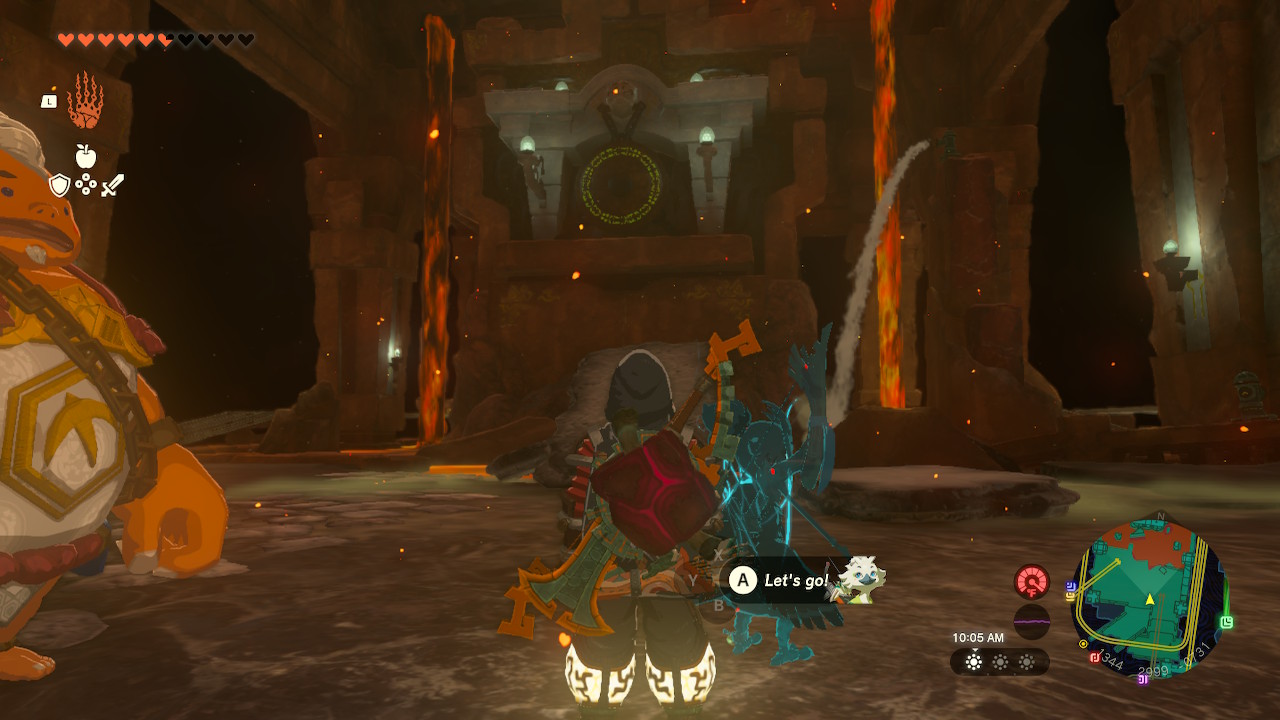Viewport: 1280px width, 720px height.
Task: Expand the green waypoint badge on the minimap
Action: [1225, 620]
